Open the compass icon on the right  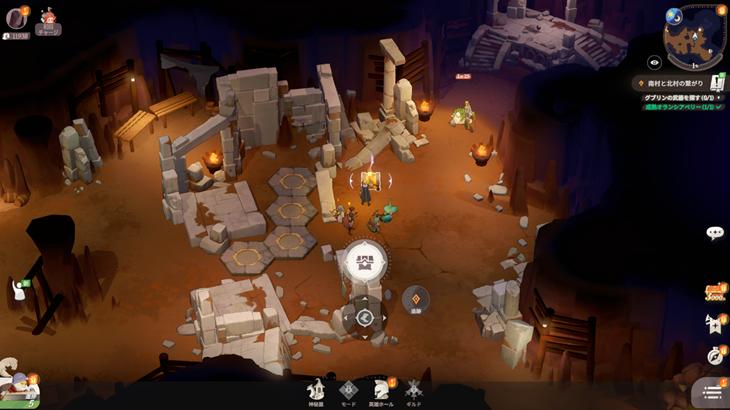pyautogui.click(x=714, y=354)
